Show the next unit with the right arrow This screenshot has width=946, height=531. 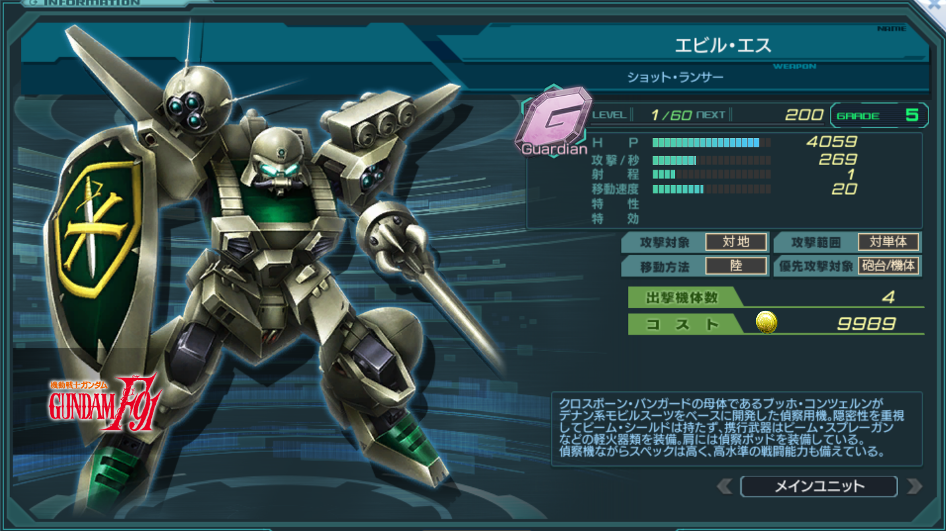912,487
